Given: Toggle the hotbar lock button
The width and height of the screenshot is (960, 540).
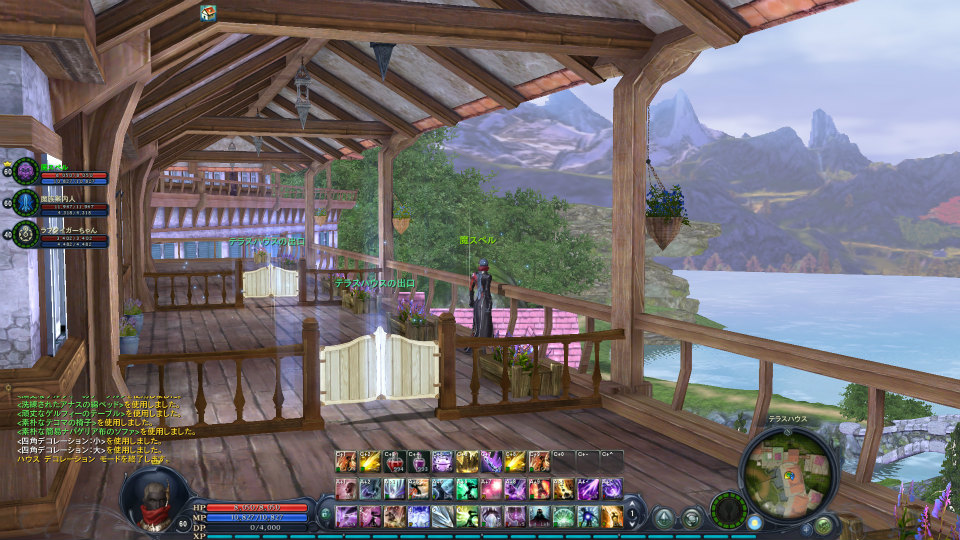Looking at the screenshot, I should 326,516.
